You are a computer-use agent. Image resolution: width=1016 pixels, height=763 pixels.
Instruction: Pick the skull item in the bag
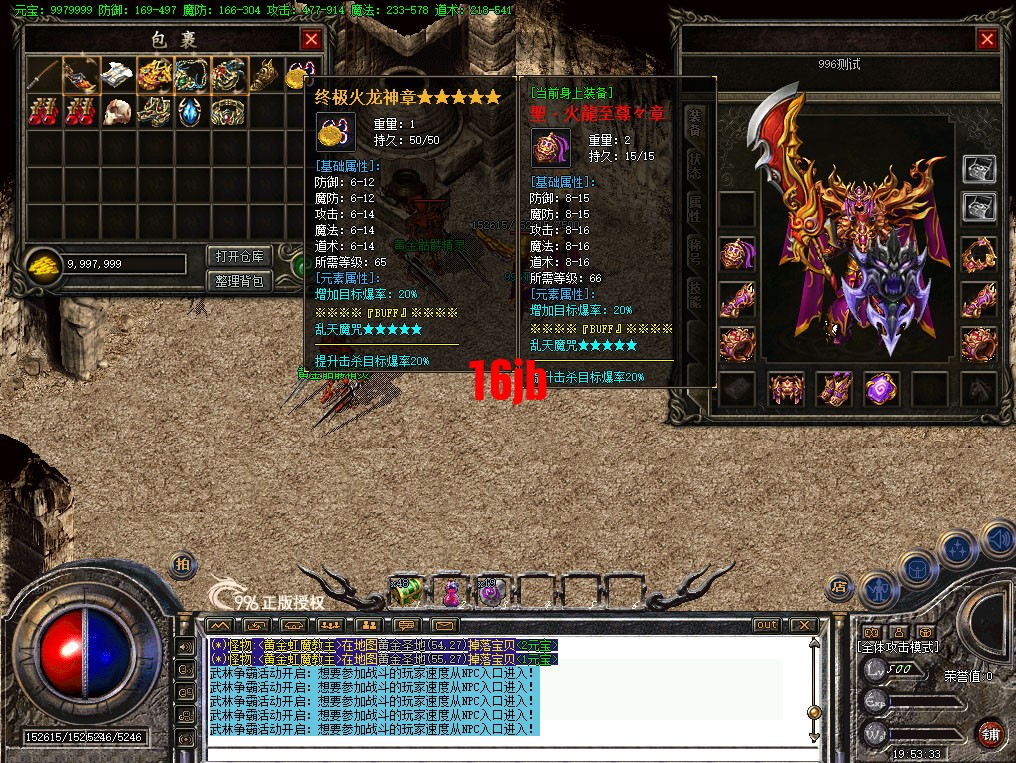point(116,111)
